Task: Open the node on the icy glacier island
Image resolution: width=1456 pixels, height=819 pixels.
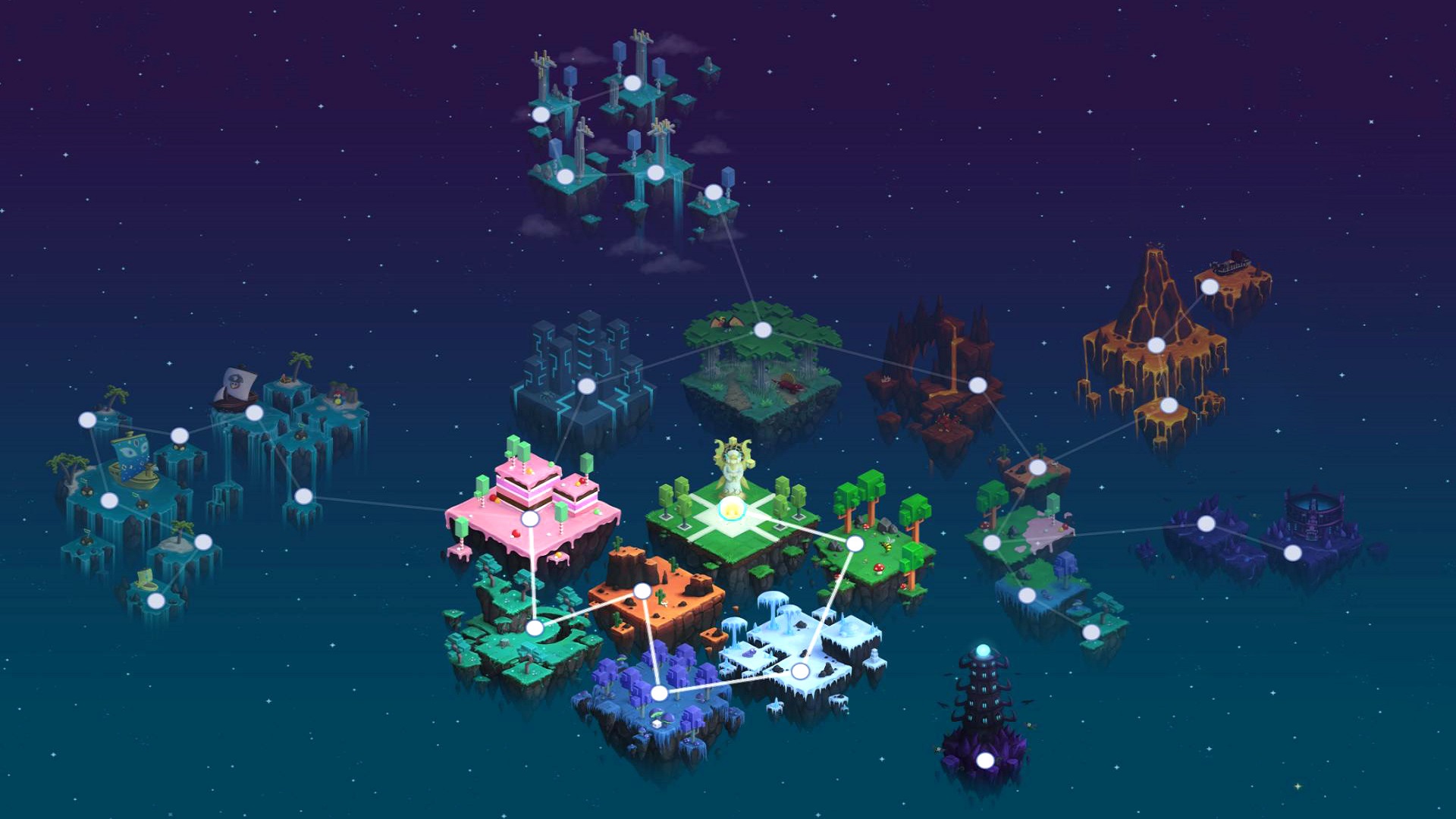Action: [x=799, y=670]
